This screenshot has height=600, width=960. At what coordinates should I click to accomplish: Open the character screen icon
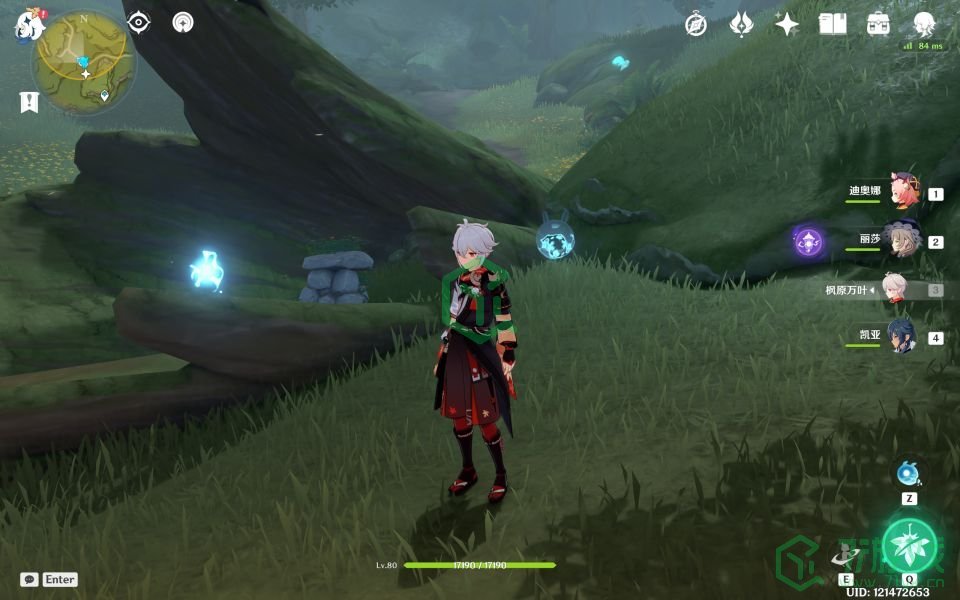pyautogui.click(x=924, y=24)
